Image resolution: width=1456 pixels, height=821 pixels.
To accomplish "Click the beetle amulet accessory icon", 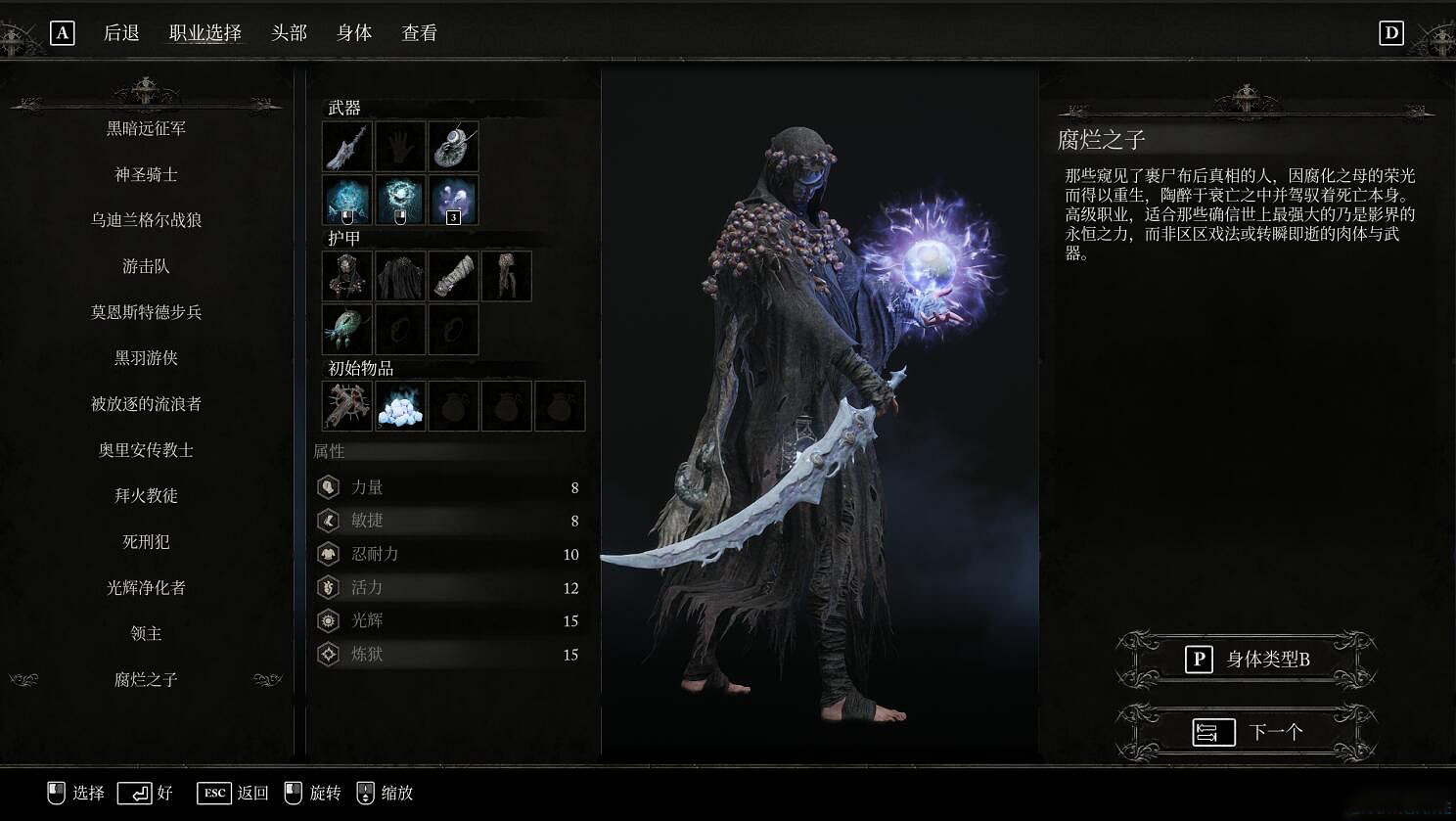I will pyautogui.click(x=346, y=329).
